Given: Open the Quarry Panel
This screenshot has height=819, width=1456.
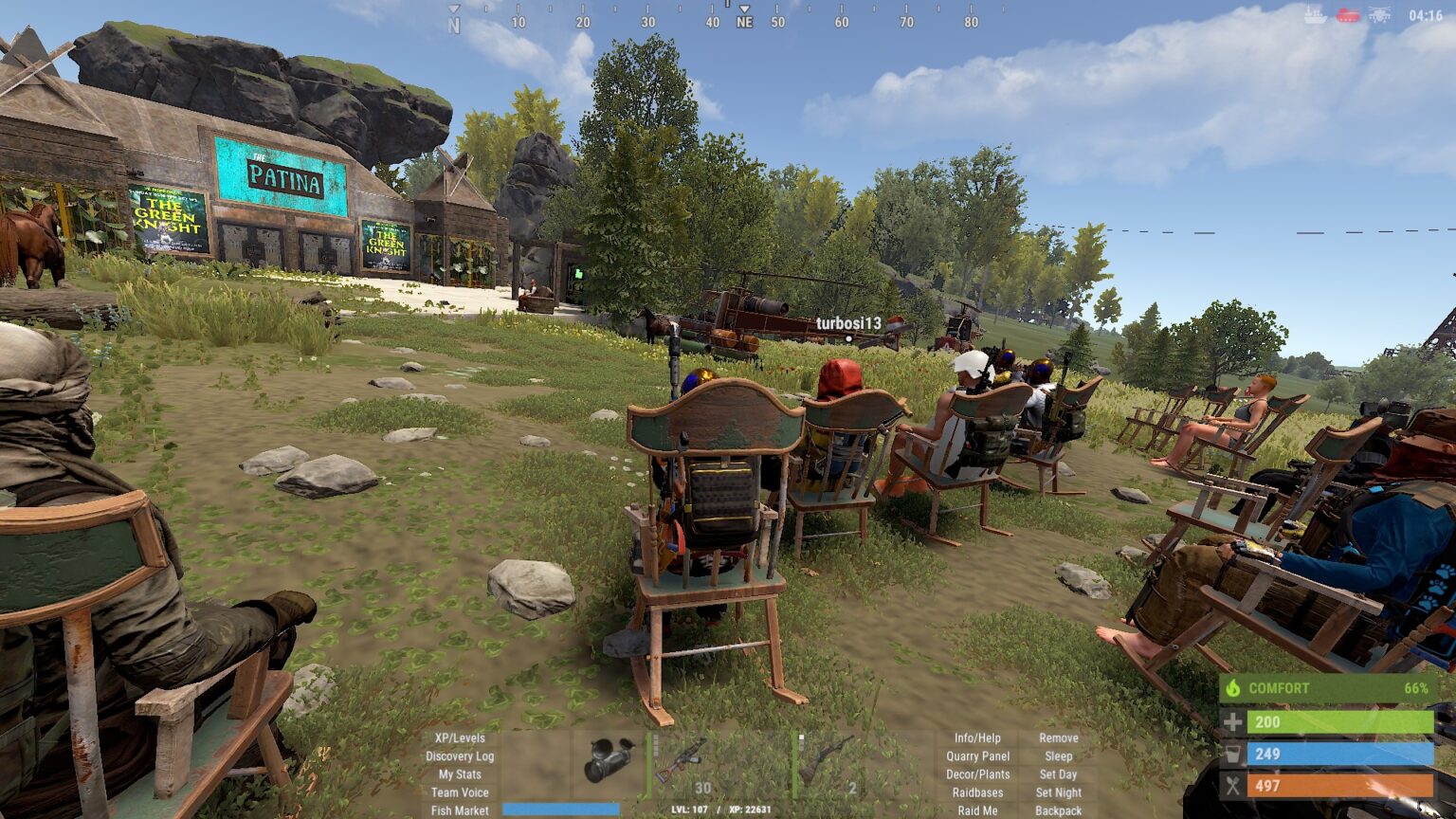Looking at the screenshot, I should pyautogui.click(x=977, y=756).
